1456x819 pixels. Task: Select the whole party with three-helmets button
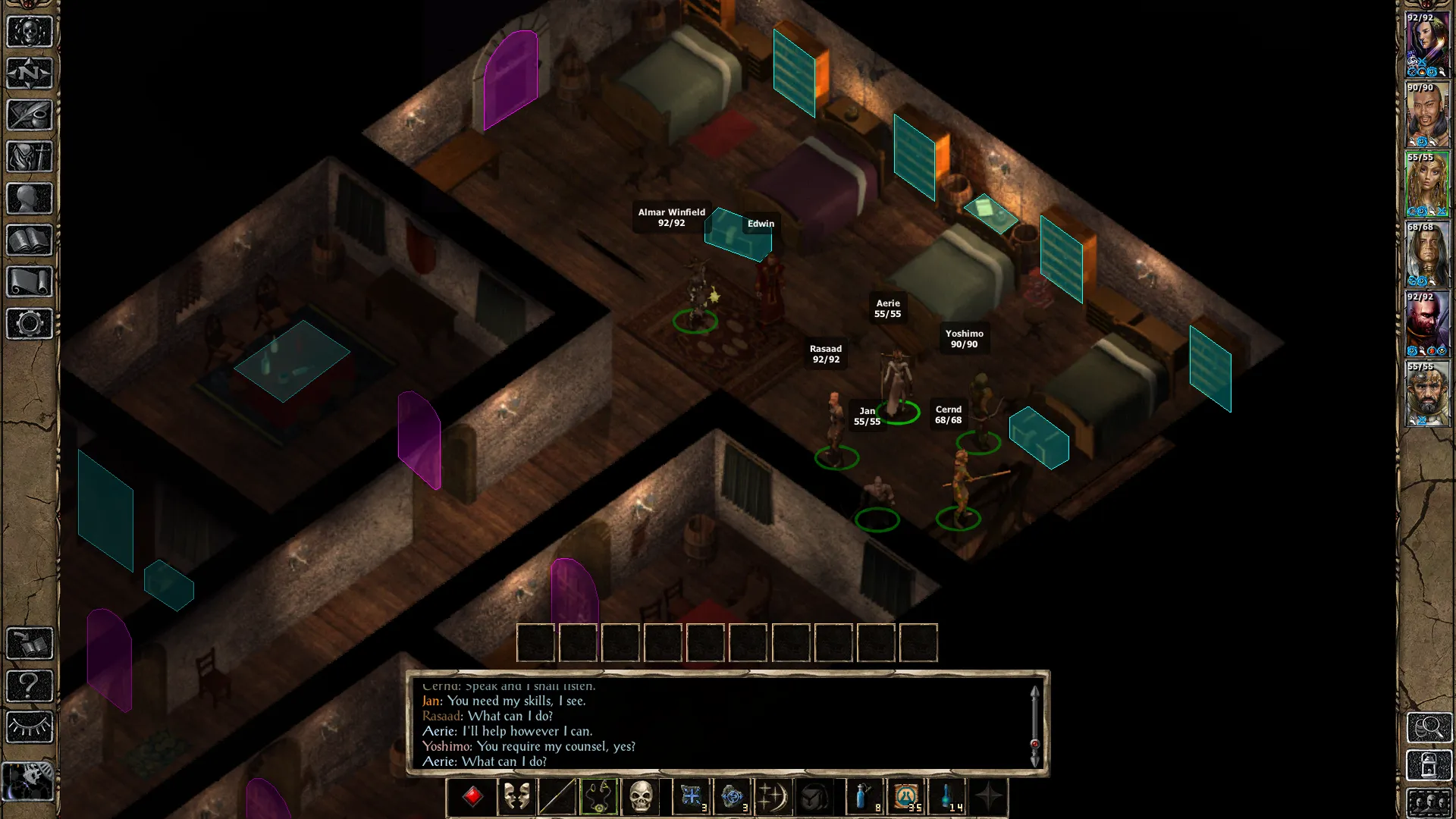[x=1429, y=802]
